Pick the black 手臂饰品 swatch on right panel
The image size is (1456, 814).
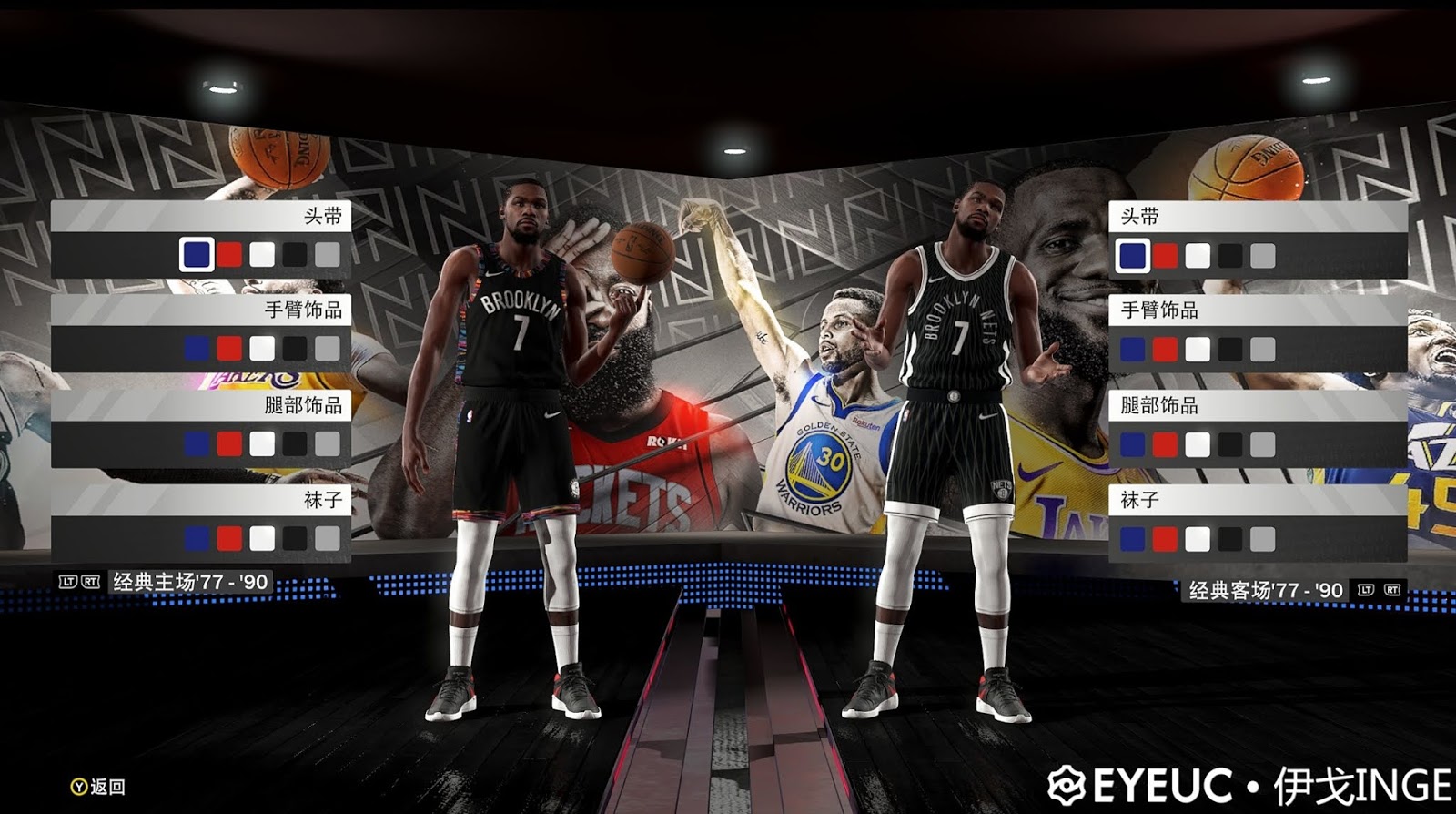click(1228, 349)
